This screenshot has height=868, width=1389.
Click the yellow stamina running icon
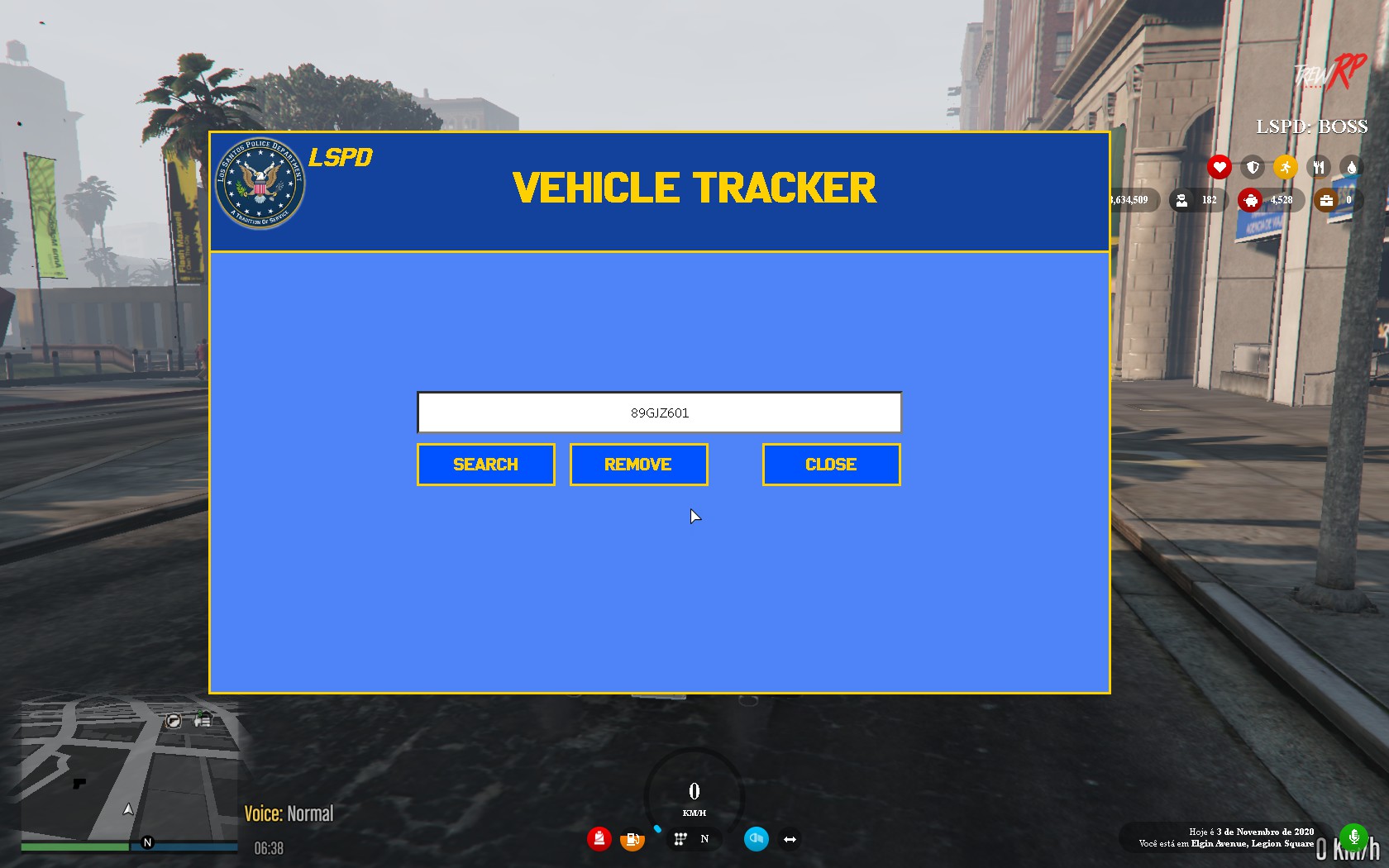(x=1286, y=167)
